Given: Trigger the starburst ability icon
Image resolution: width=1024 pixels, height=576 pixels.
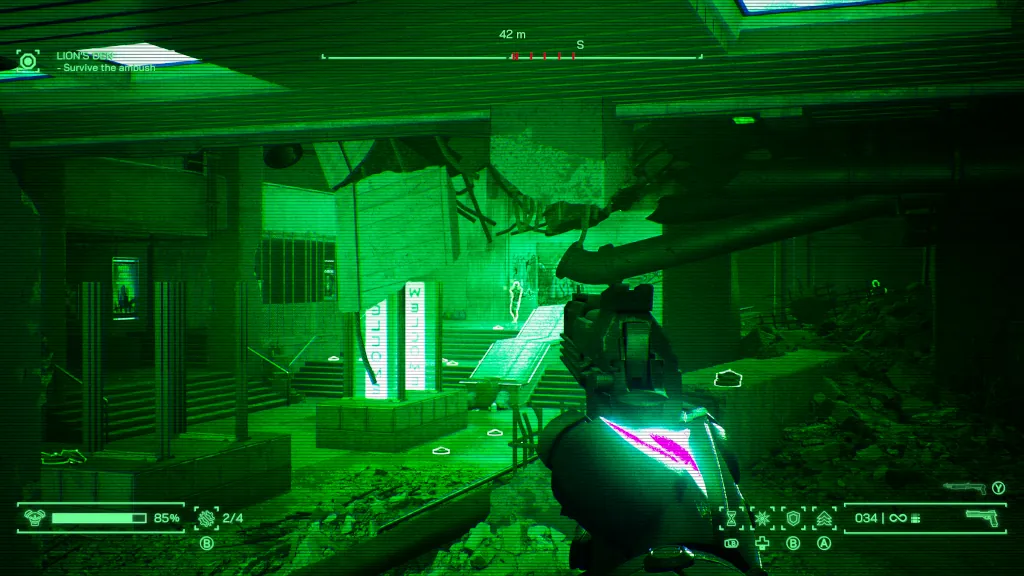Looking at the screenshot, I should pos(762,518).
